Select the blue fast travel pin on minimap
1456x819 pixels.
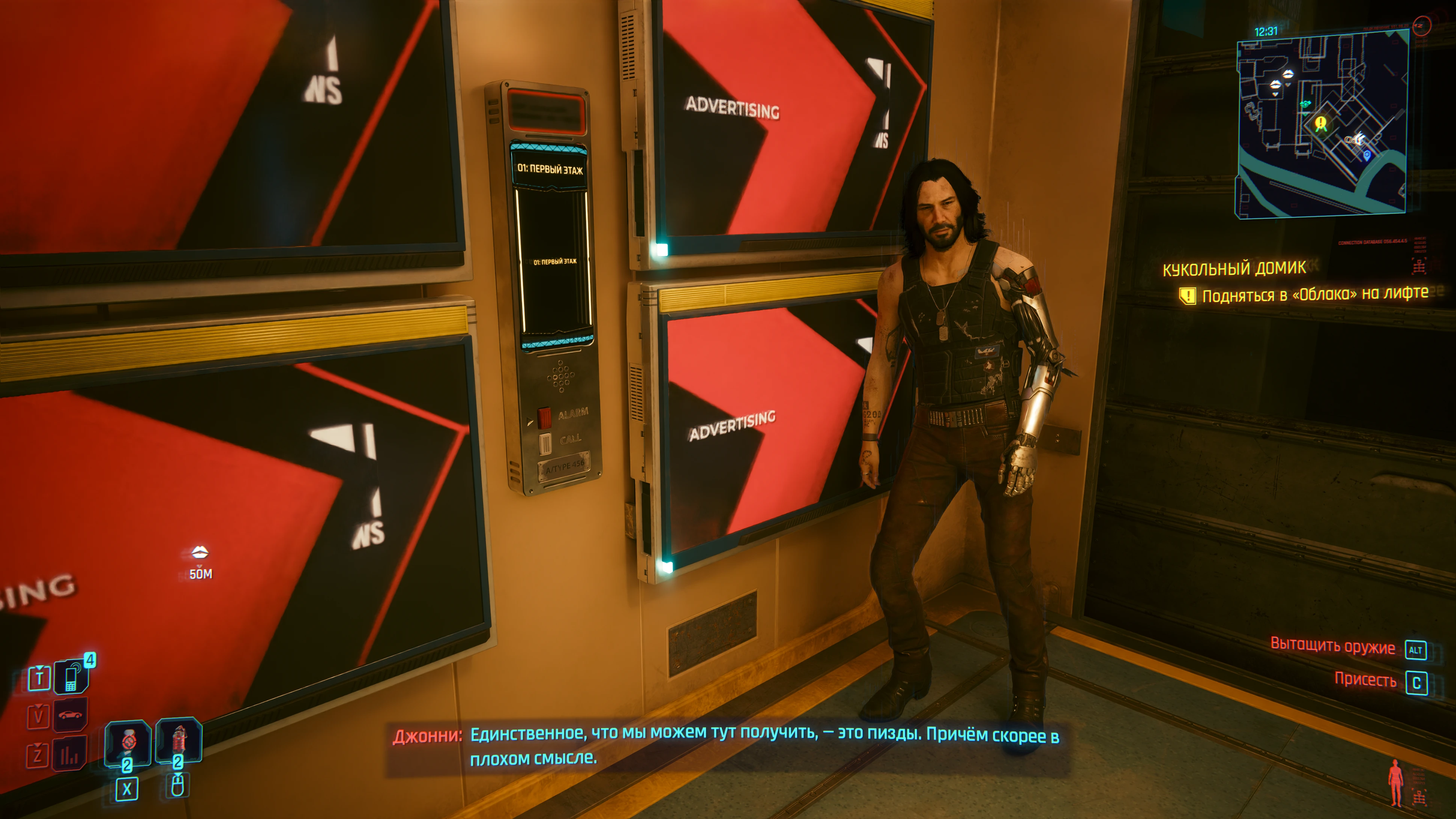point(1367,155)
